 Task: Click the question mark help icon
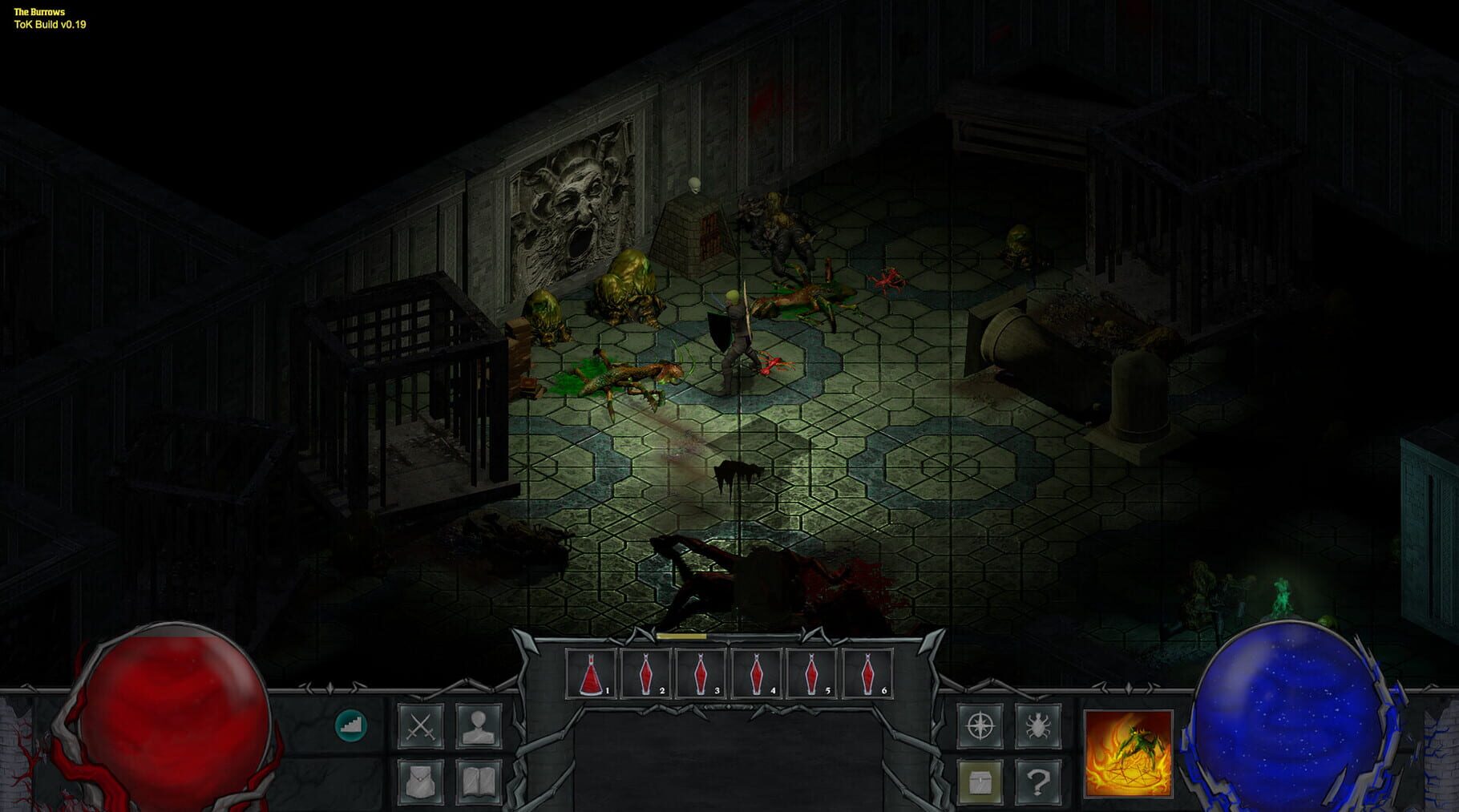pyautogui.click(x=1037, y=784)
